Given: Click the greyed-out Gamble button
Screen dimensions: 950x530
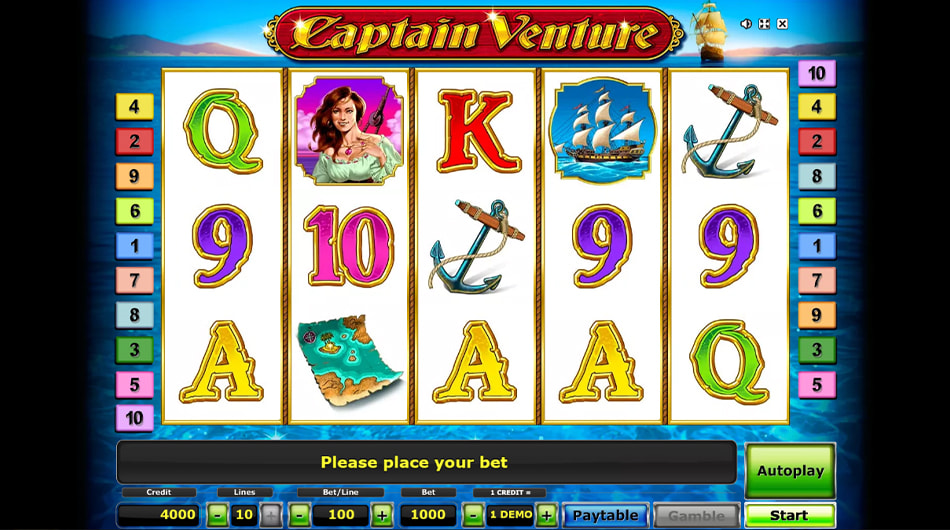Looking at the screenshot, I should (x=696, y=515).
